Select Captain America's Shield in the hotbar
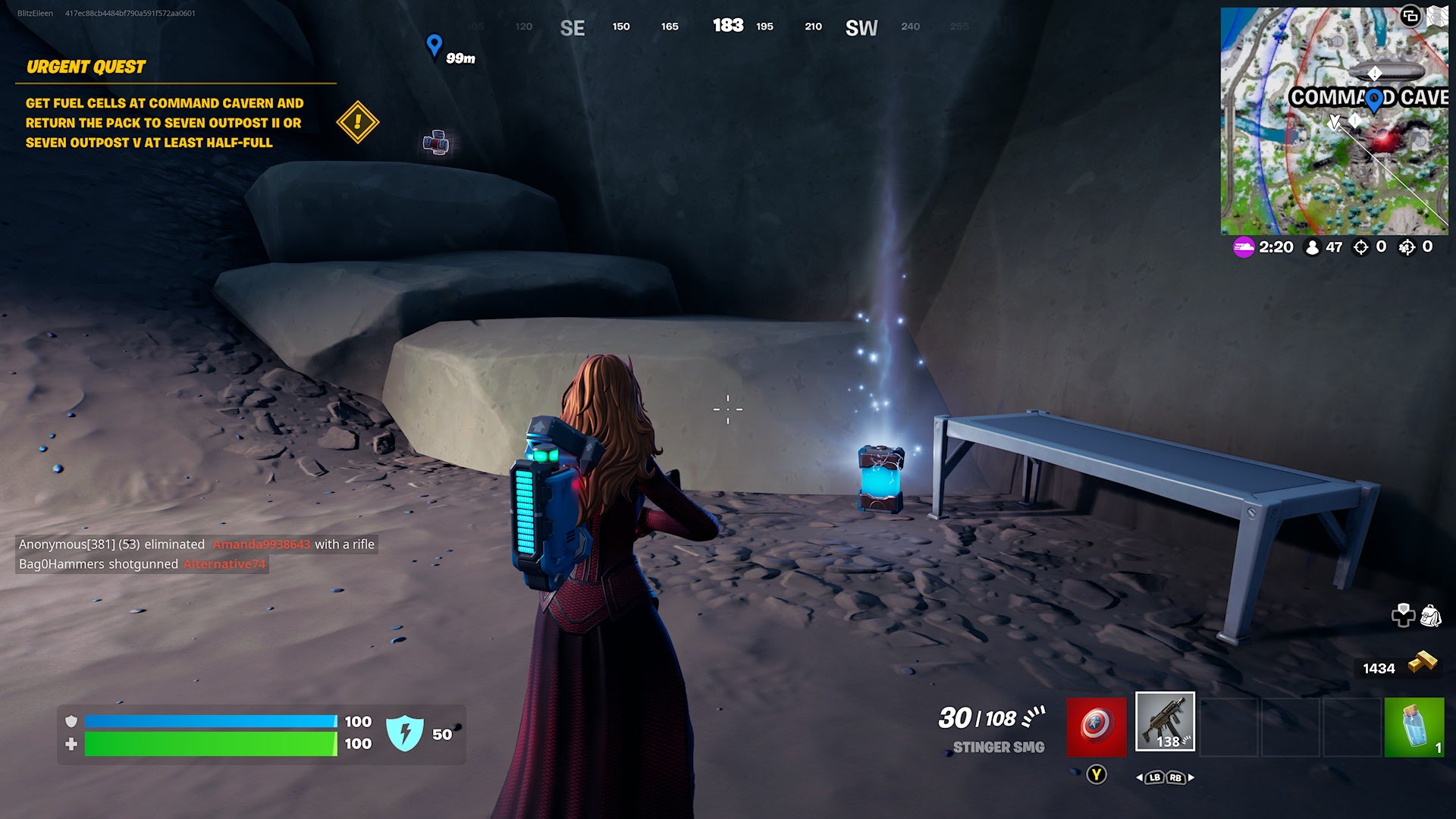1456x819 pixels. (1097, 723)
